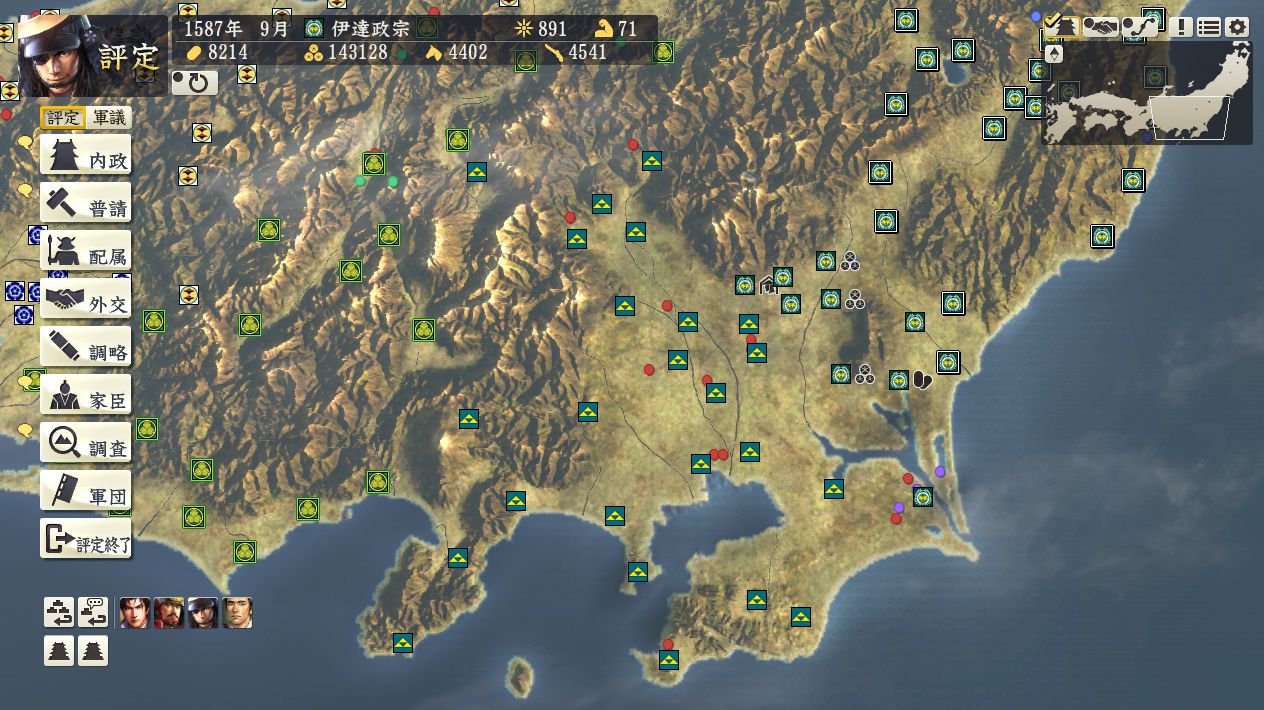This screenshot has height=710, width=1264.
Task: Open the exclamation mark notifications
Action: (x=1182, y=28)
